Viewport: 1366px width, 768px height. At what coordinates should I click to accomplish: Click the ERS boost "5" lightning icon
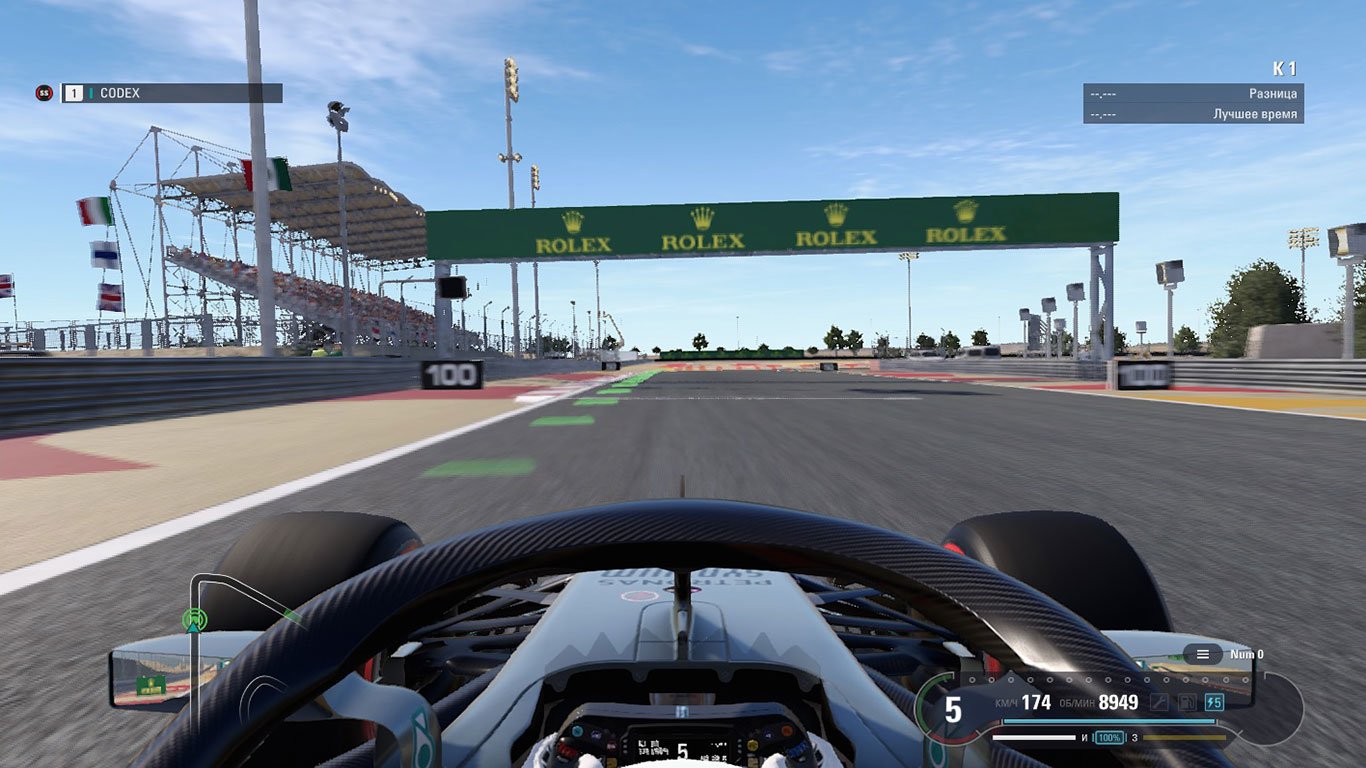point(1214,704)
